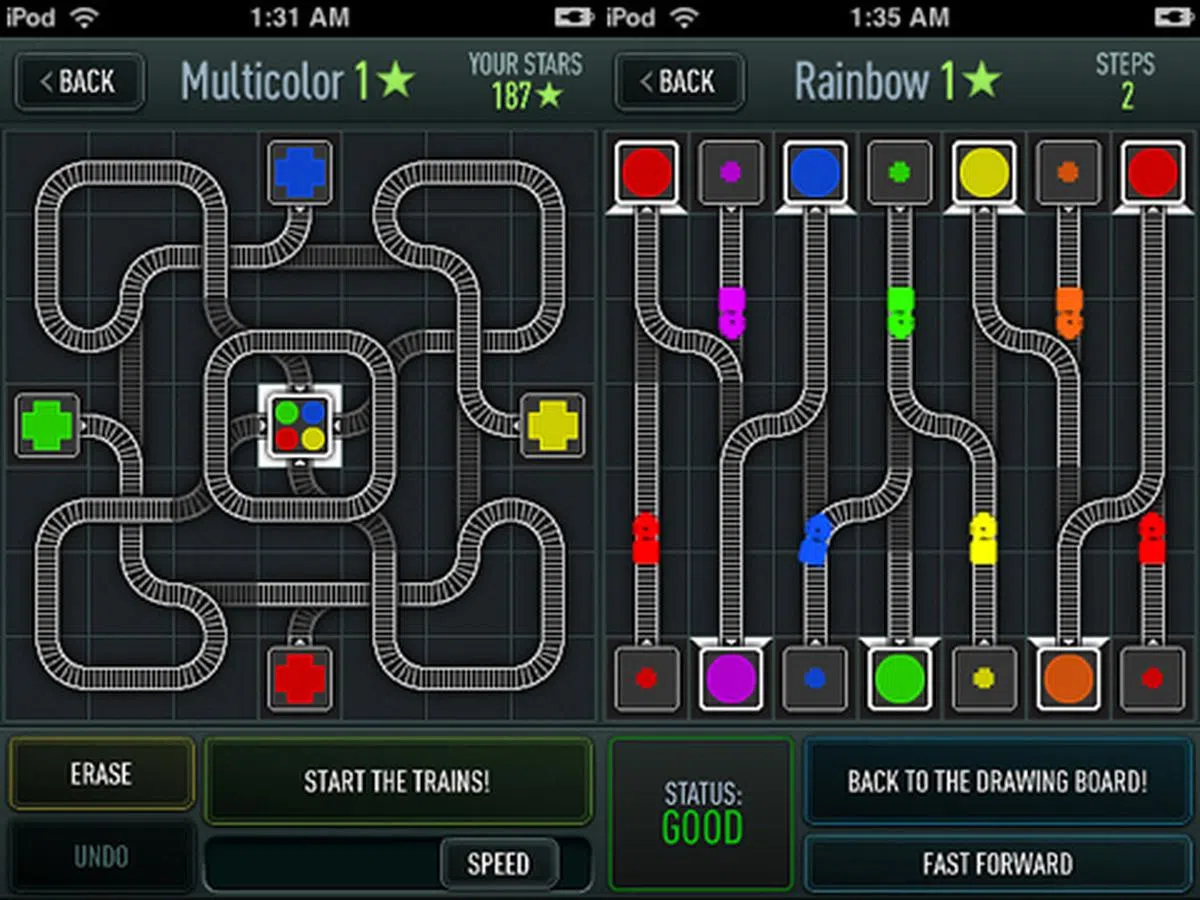This screenshot has width=1200, height=900.
Task: Select the large purple circle station
Action: coord(731,679)
